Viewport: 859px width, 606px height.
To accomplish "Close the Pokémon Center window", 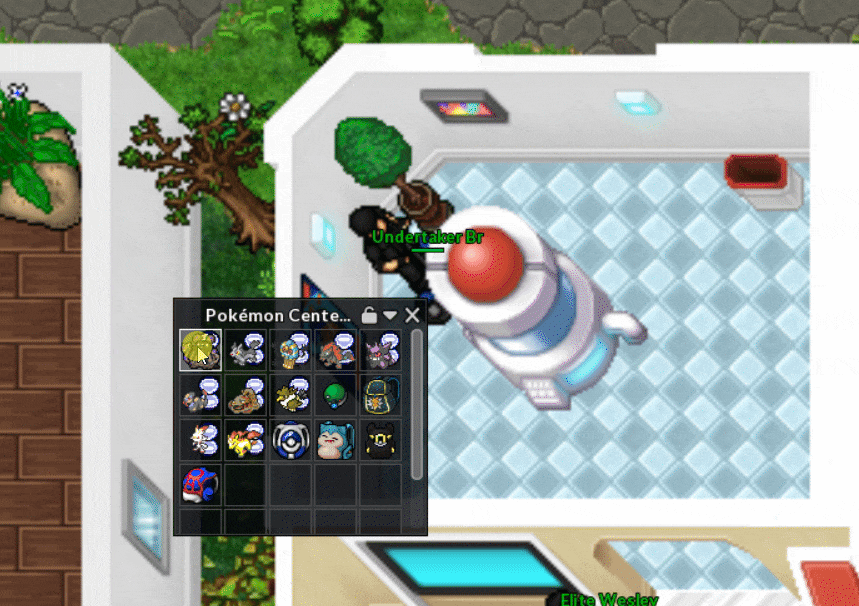I will 412,315.
